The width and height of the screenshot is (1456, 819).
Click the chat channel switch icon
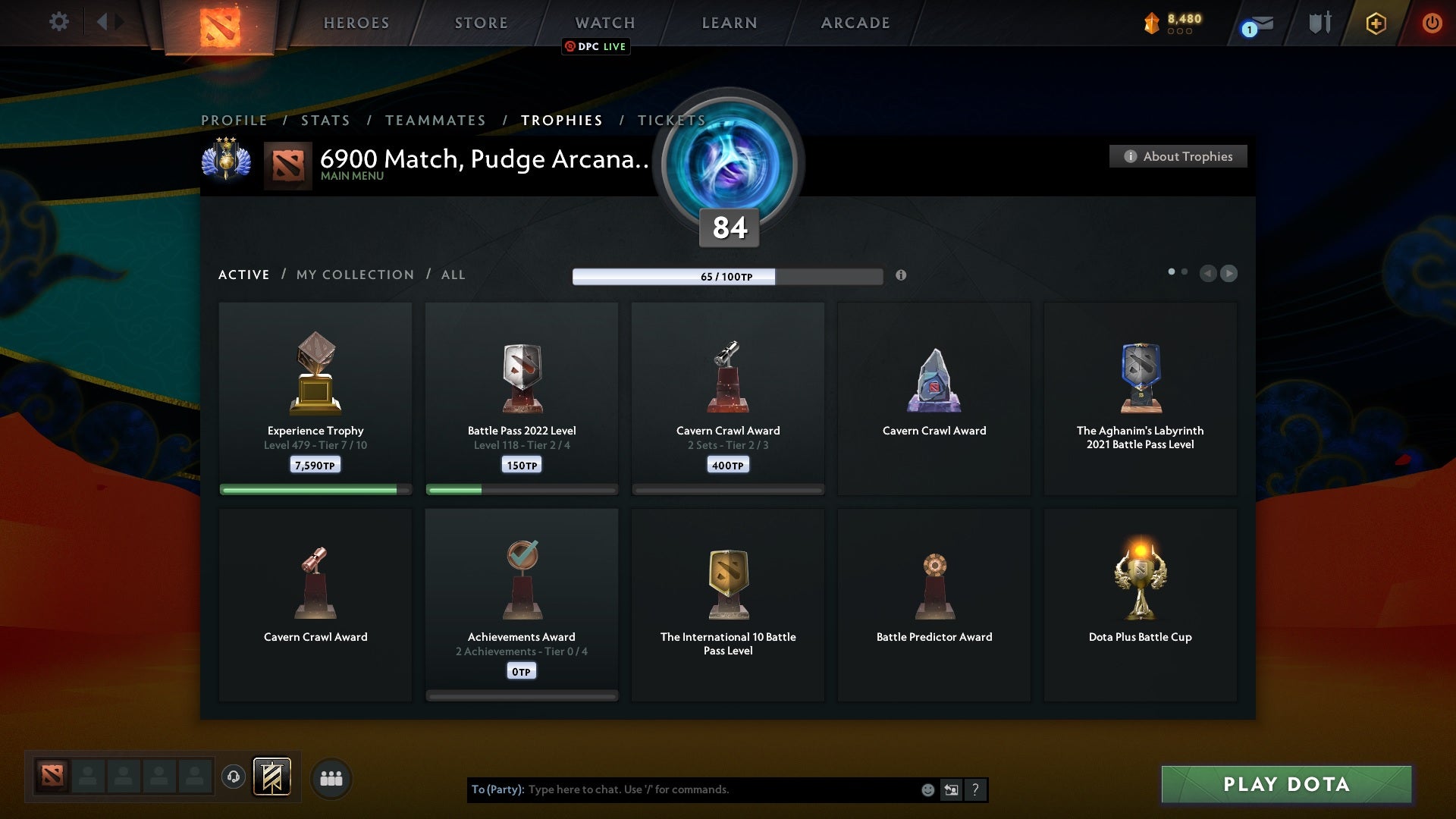click(x=952, y=789)
